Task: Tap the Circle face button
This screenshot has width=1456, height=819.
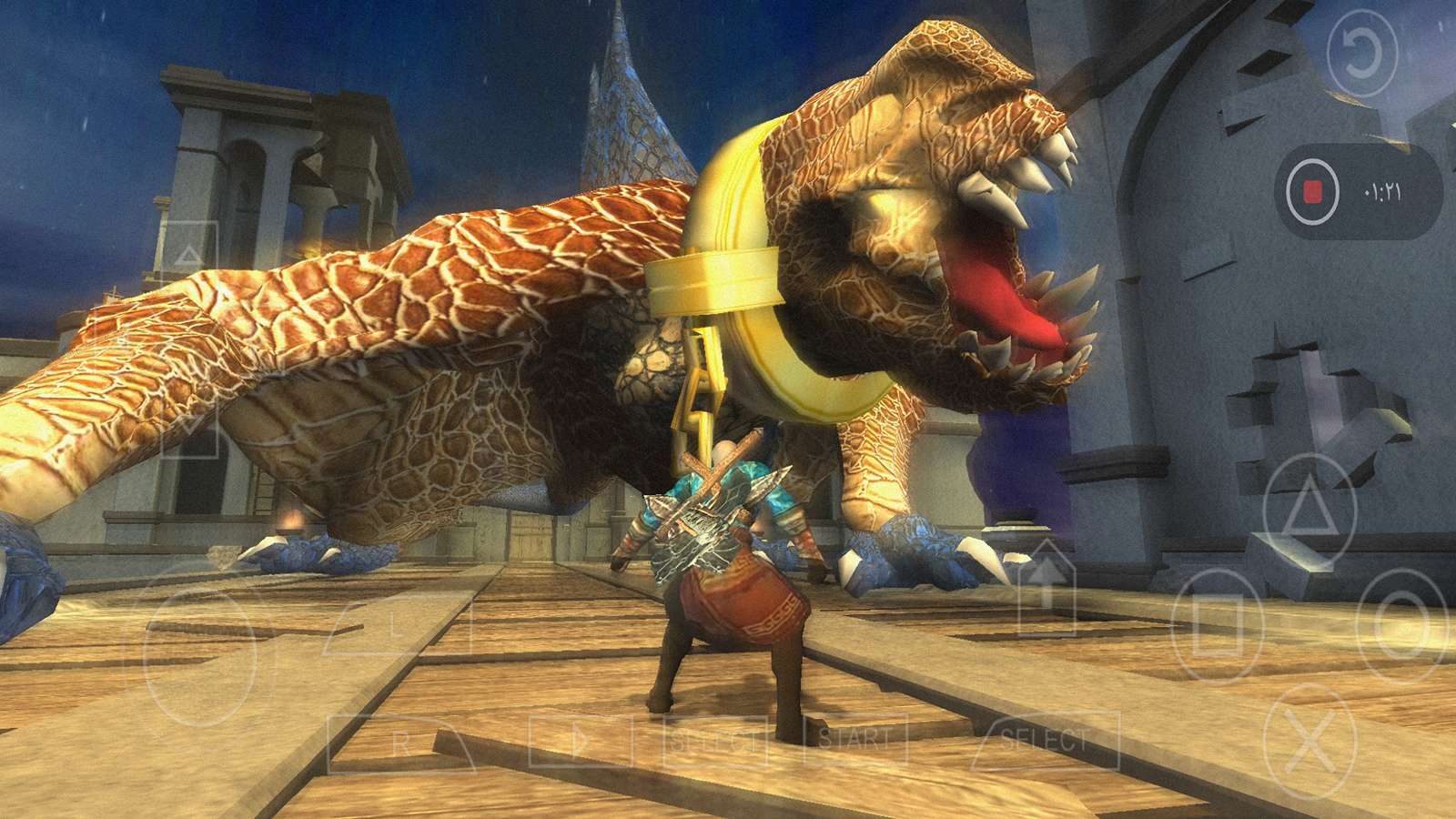Action: [x=1401, y=622]
